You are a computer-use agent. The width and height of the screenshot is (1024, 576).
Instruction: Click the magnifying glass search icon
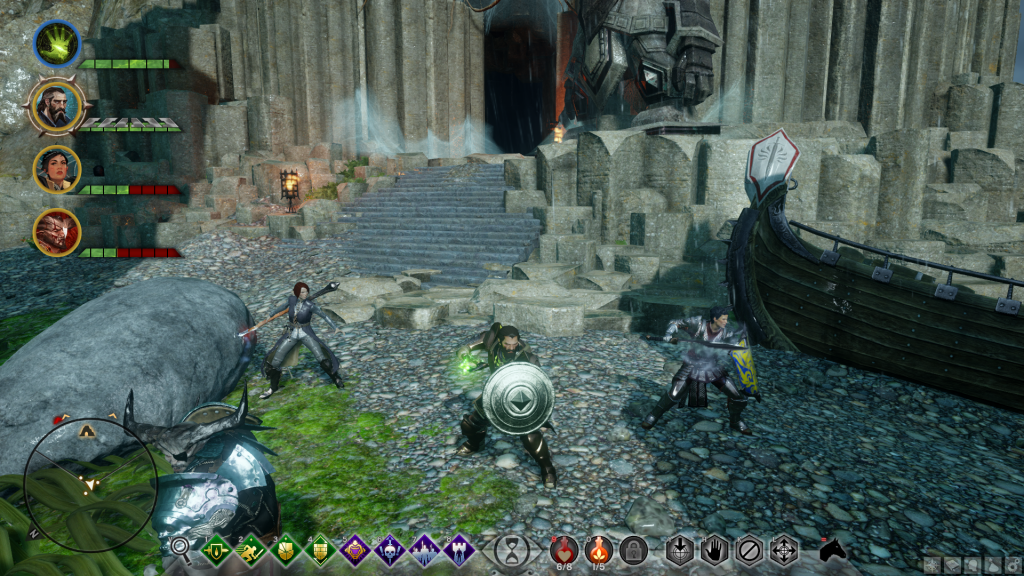pos(181,547)
